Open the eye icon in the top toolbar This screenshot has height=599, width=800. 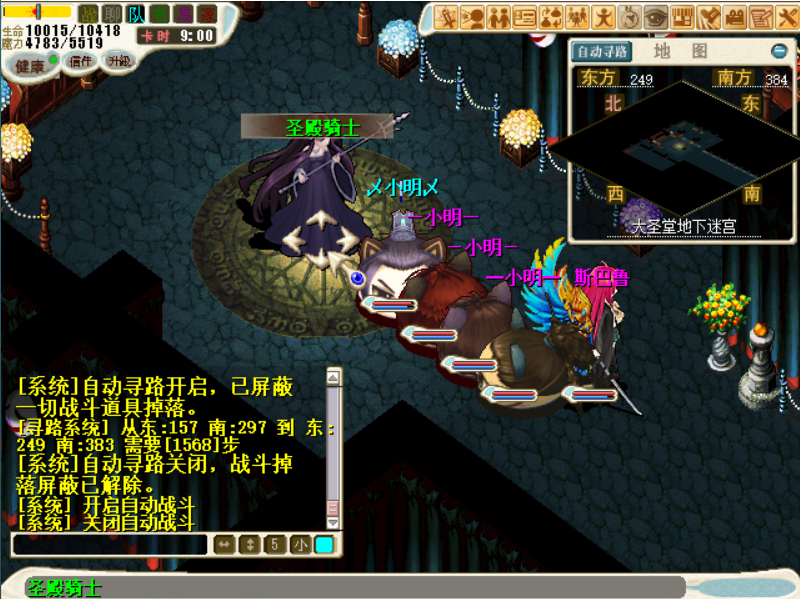(655, 17)
